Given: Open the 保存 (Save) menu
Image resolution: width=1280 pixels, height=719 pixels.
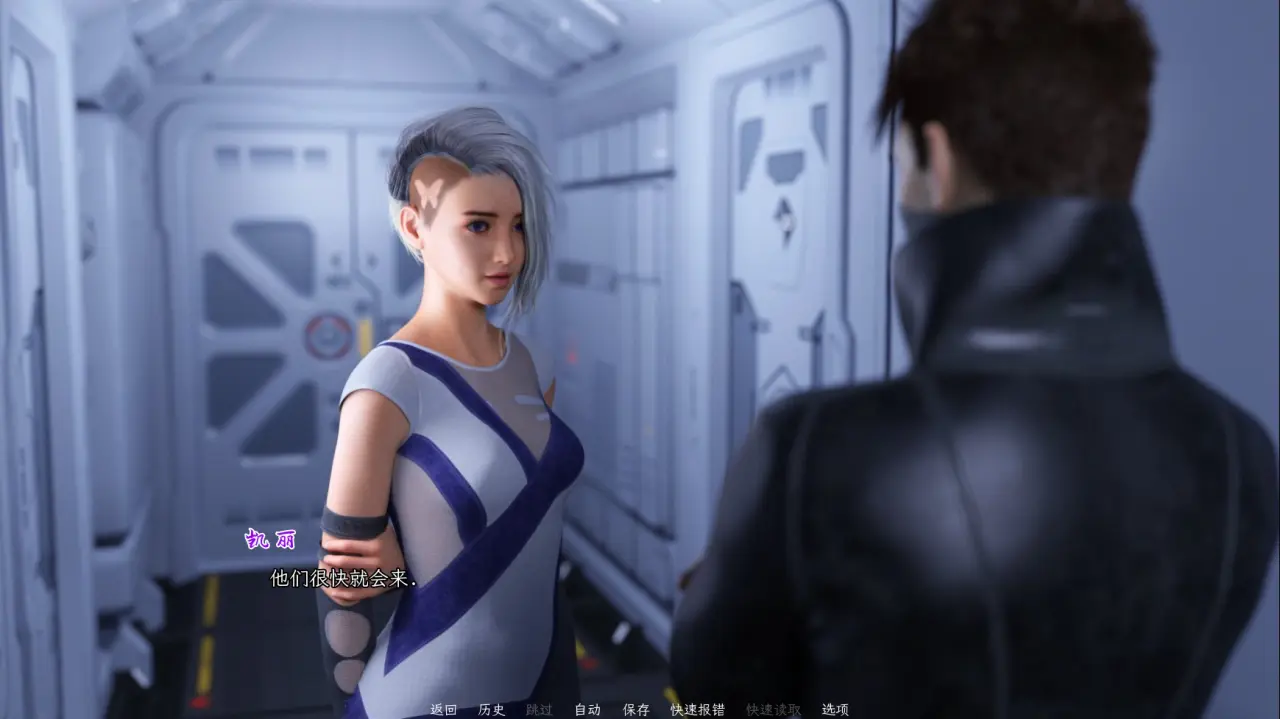Looking at the screenshot, I should [636, 709].
